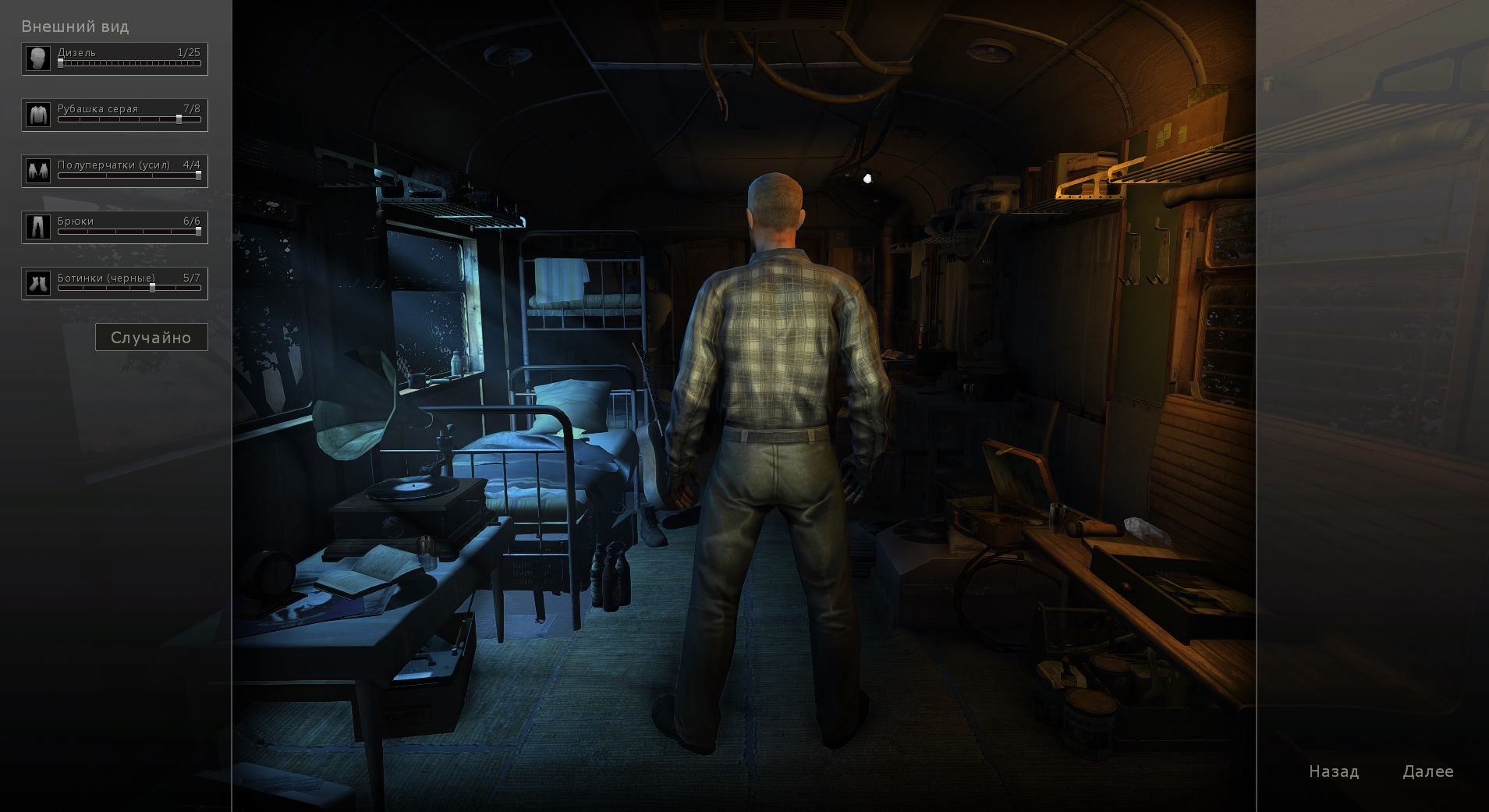Click the head icon beside Дизель
This screenshot has width=1489, height=812.
tap(37, 59)
